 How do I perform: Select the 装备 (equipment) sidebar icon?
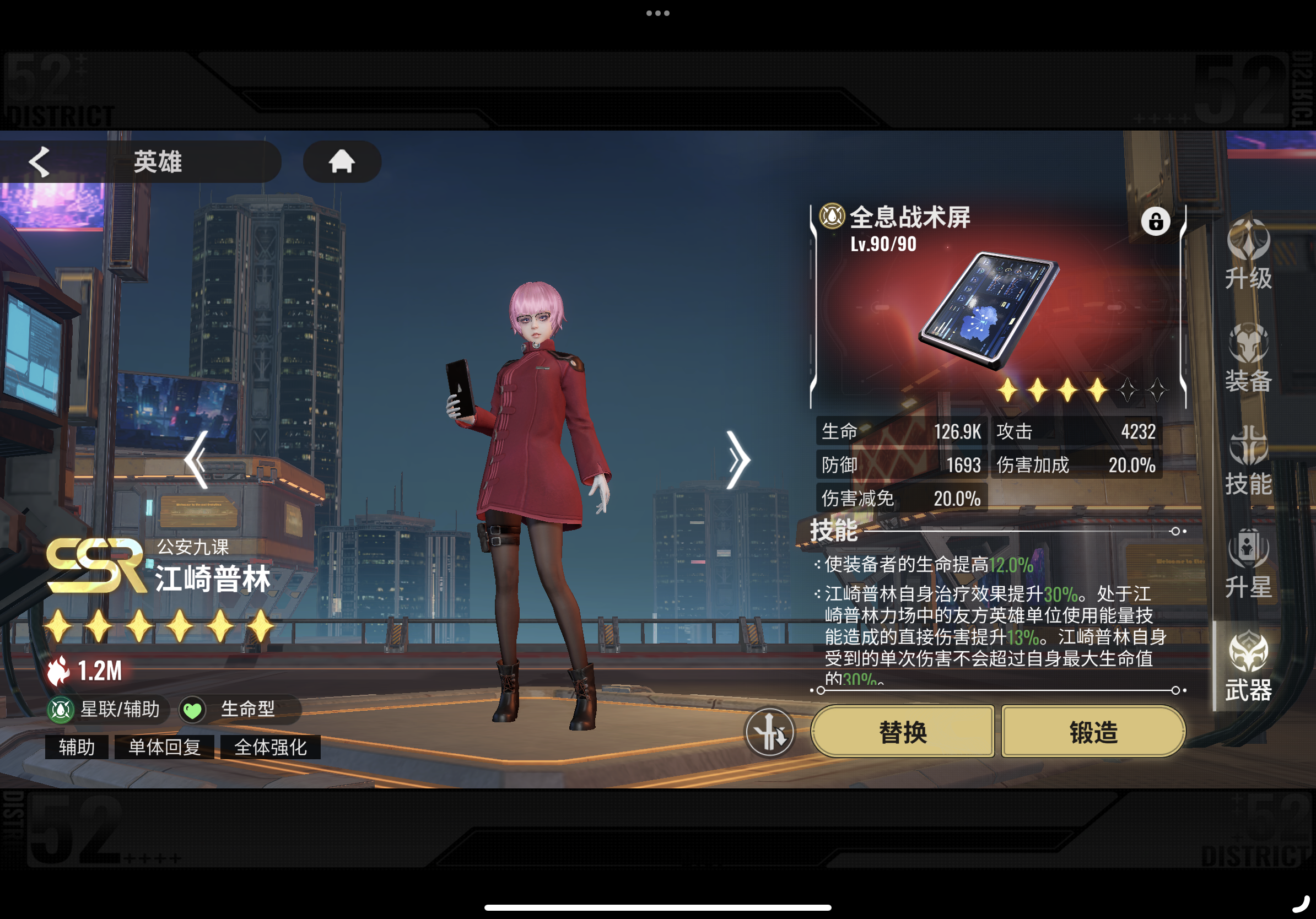click(1248, 355)
